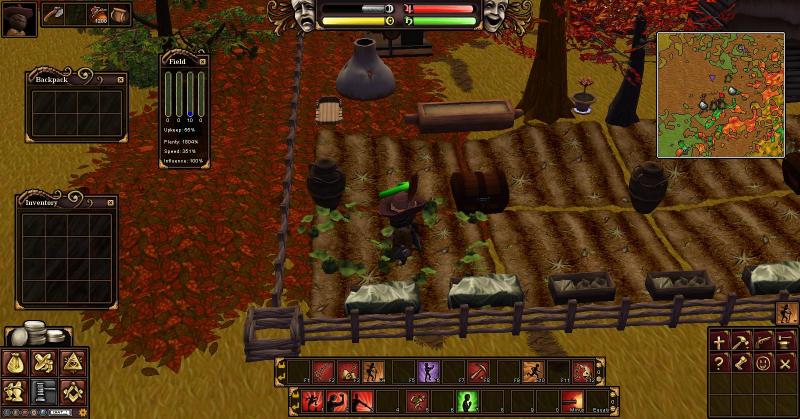Activate the pickaxe hotbar skill
The width and height of the screenshot is (800, 419).
[x=479, y=372]
